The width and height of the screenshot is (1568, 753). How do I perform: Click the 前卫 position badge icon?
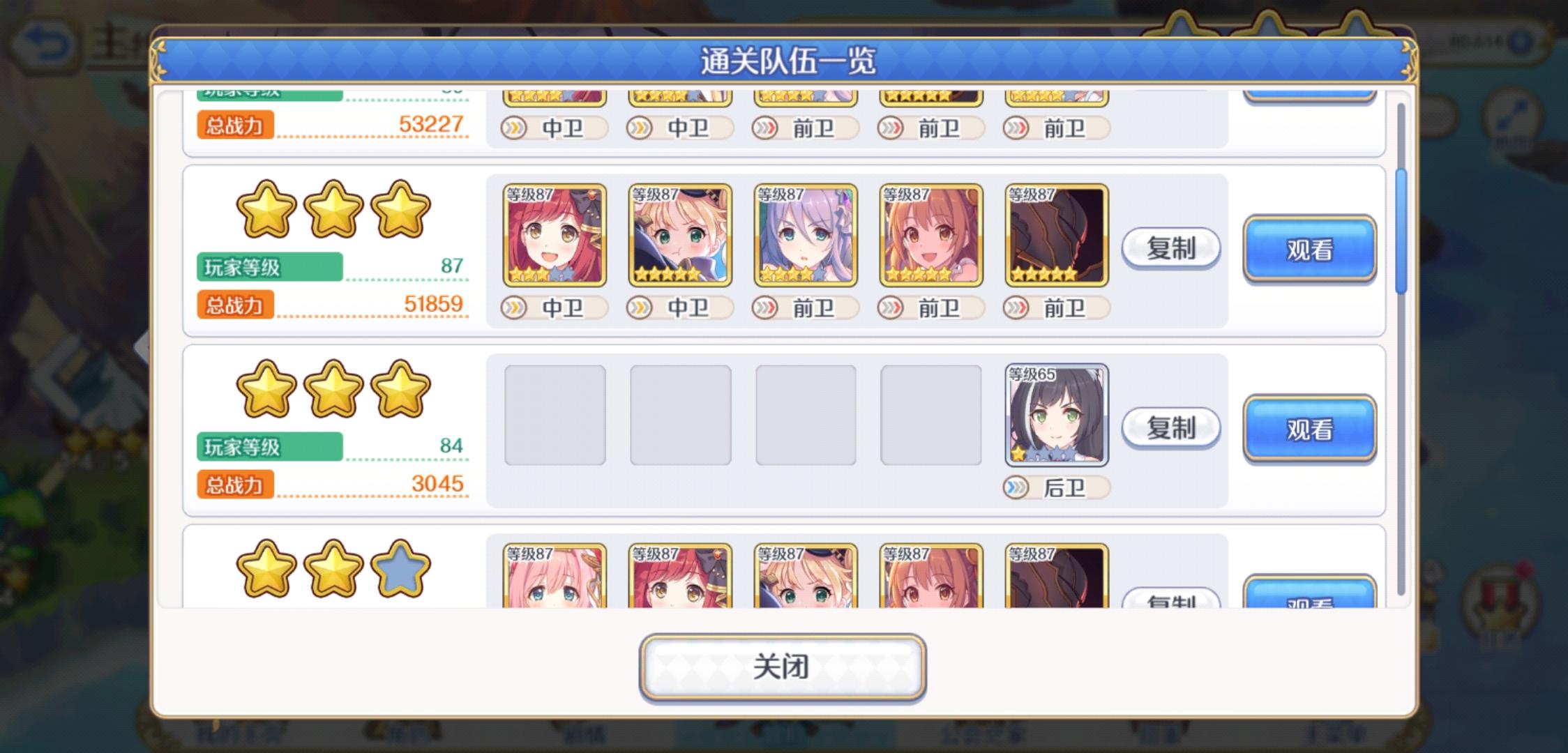pyautogui.click(x=766, y=307)
